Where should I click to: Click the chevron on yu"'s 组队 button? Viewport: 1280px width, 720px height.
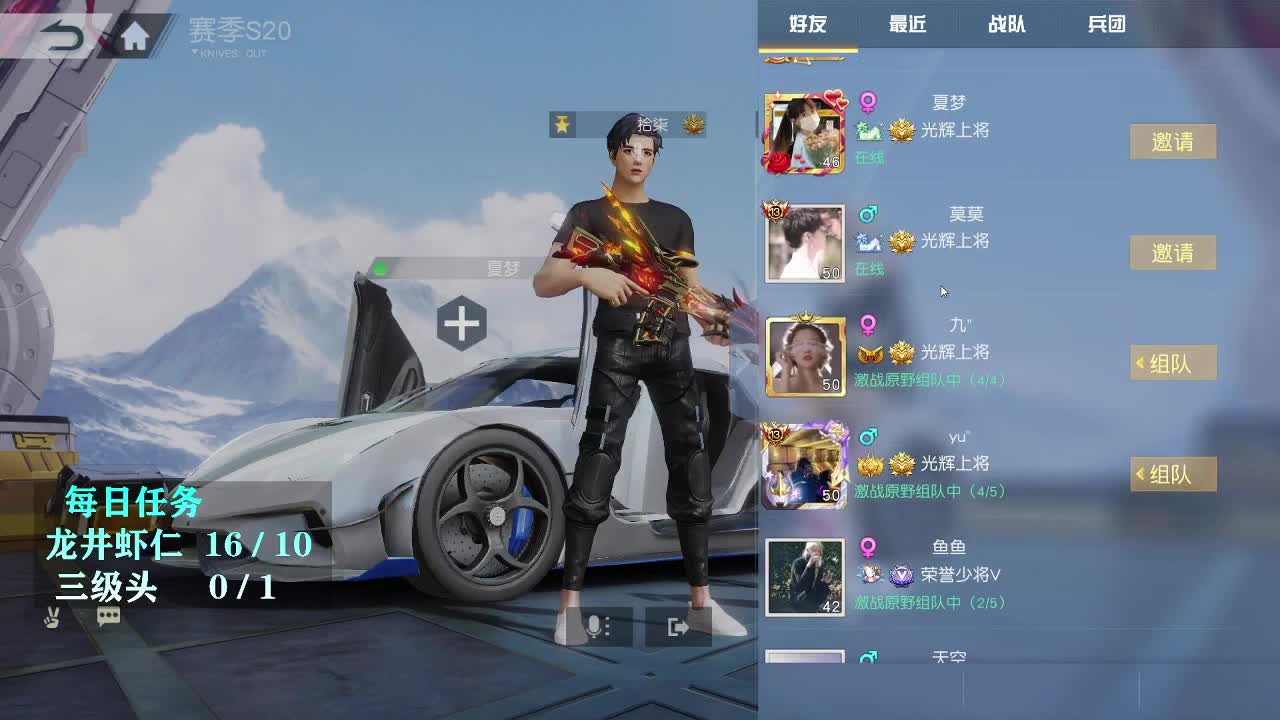(x=1139, y=474)
